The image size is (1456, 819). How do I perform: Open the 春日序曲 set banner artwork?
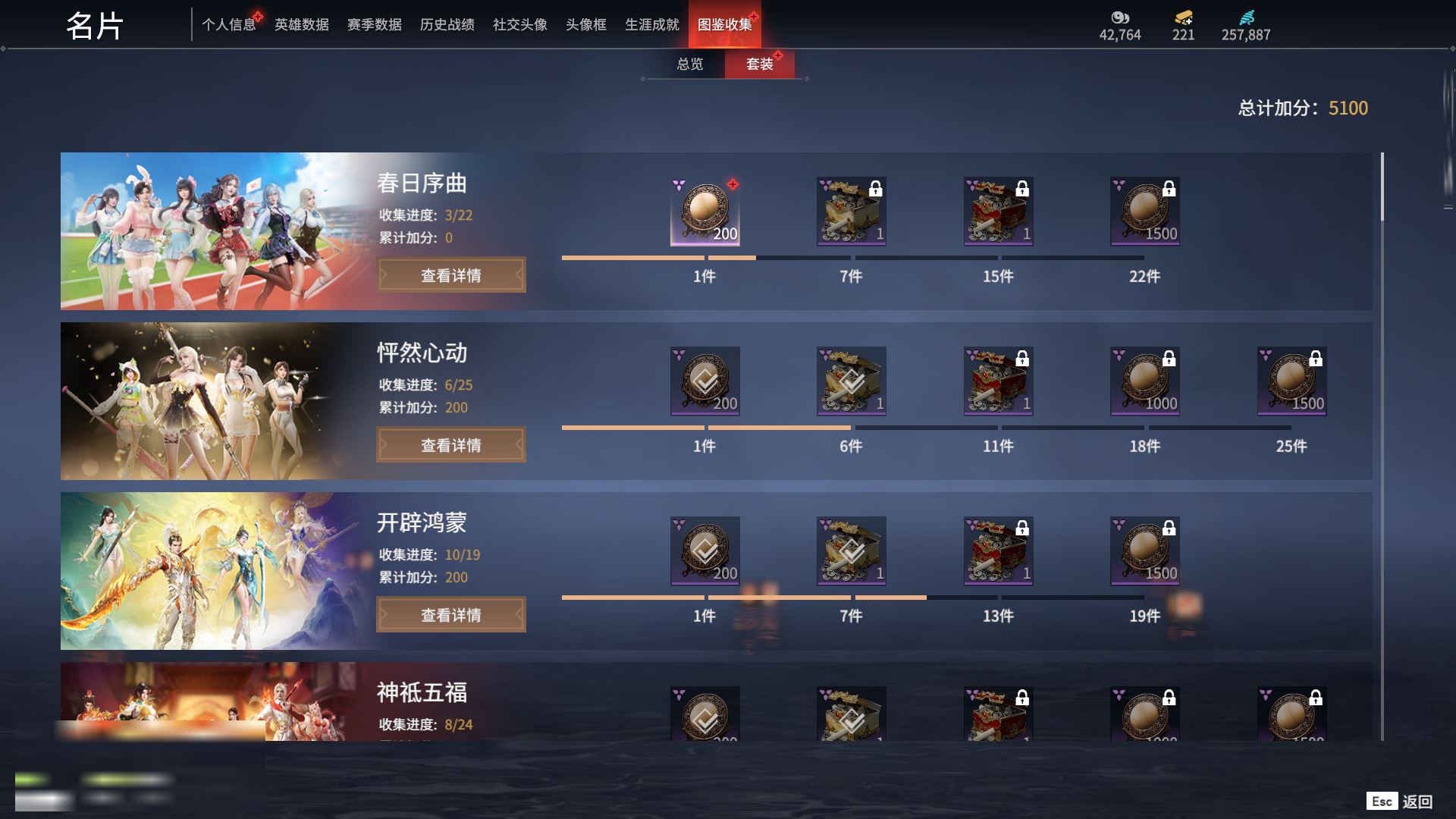pos(212,231)
